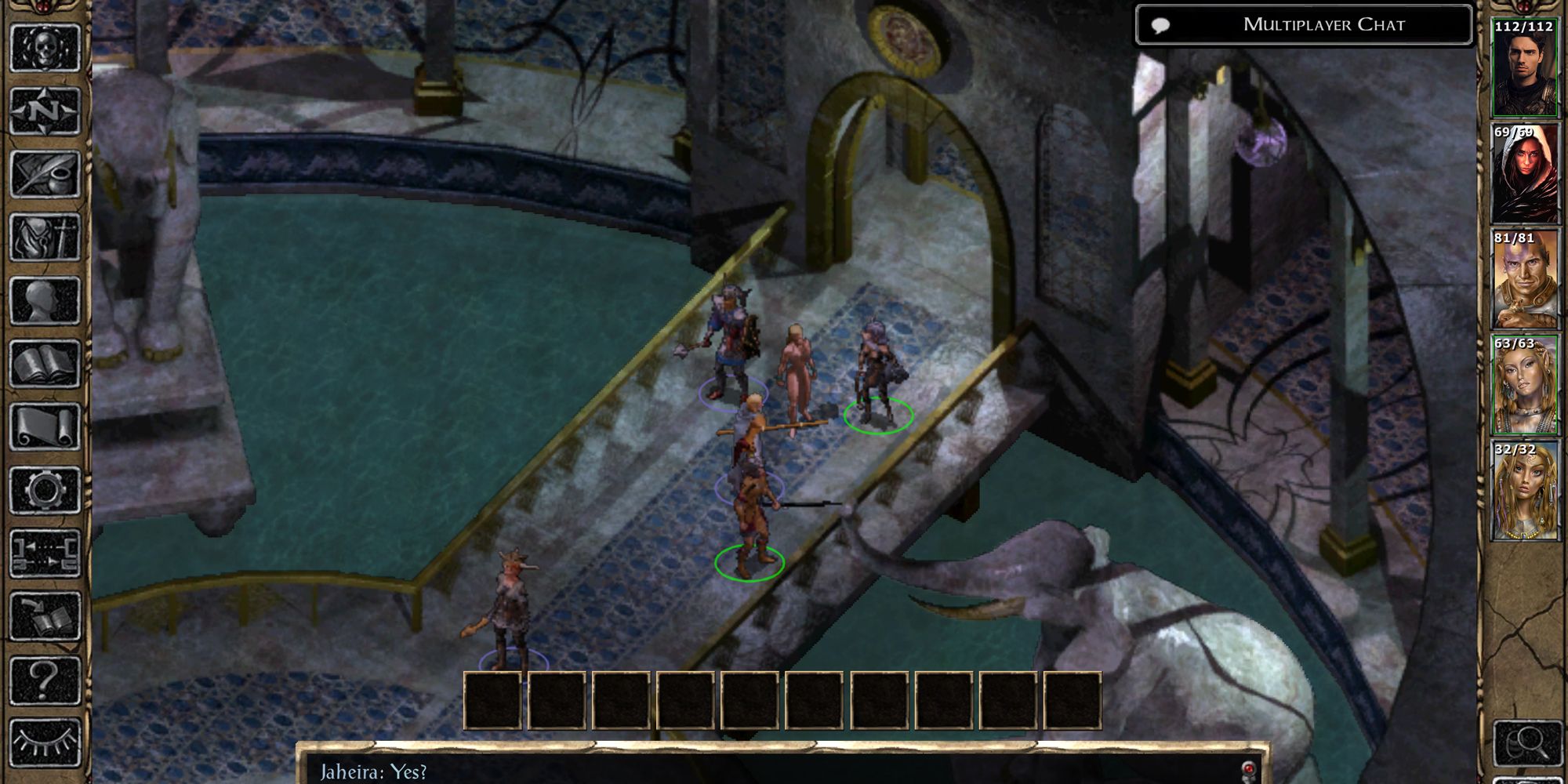Open the area map compass button

click(45, 111)
